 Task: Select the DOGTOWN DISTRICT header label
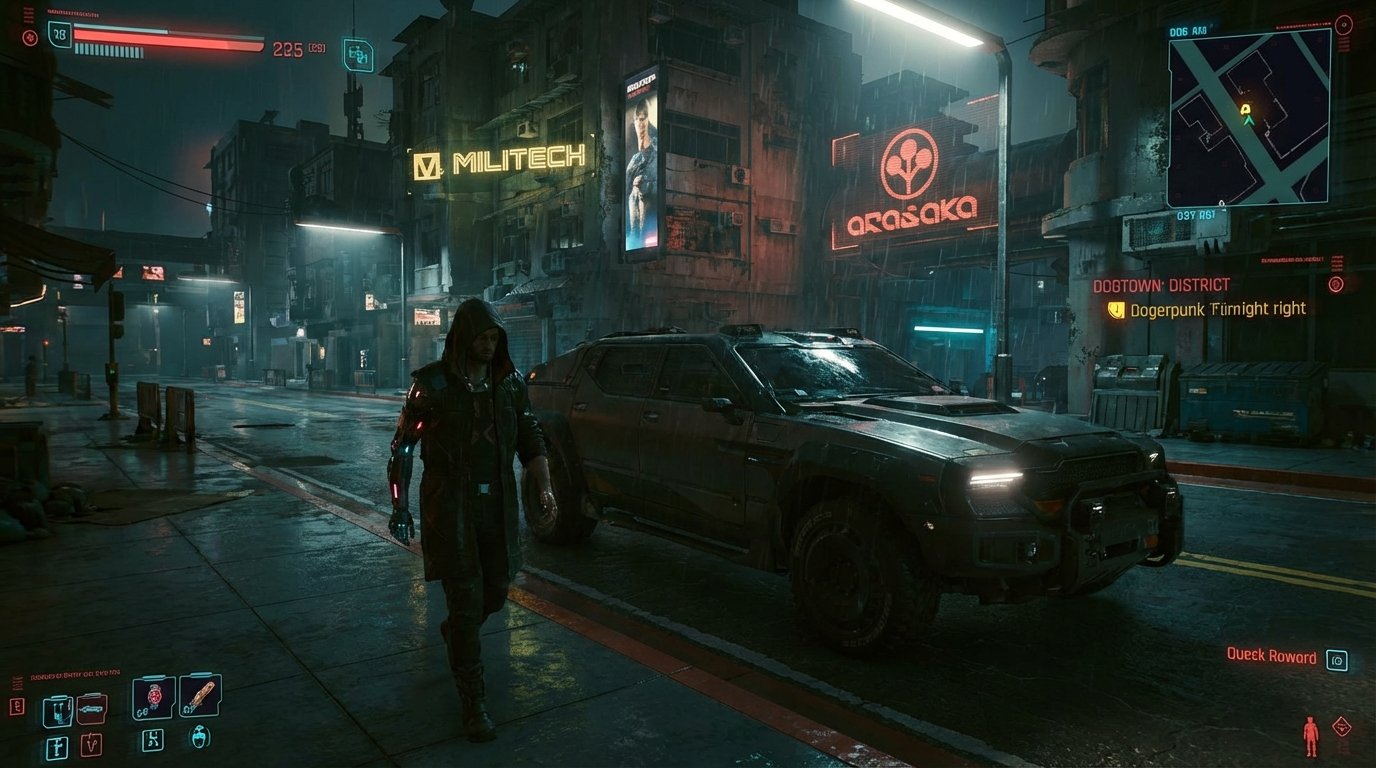1164,284
